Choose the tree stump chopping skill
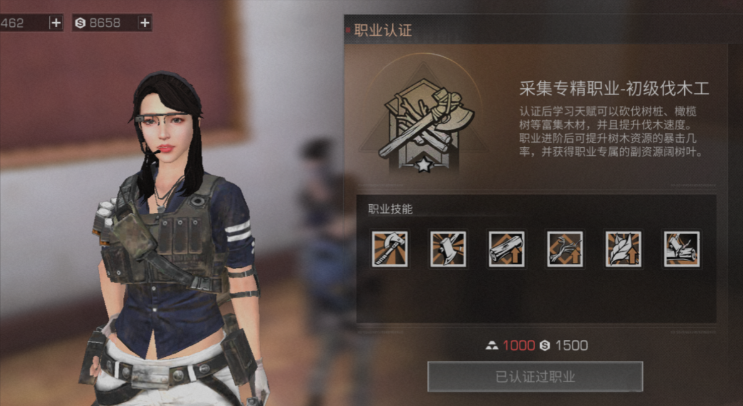The height and width of the screenshot is (406, 743). click(x=448, y=249)
